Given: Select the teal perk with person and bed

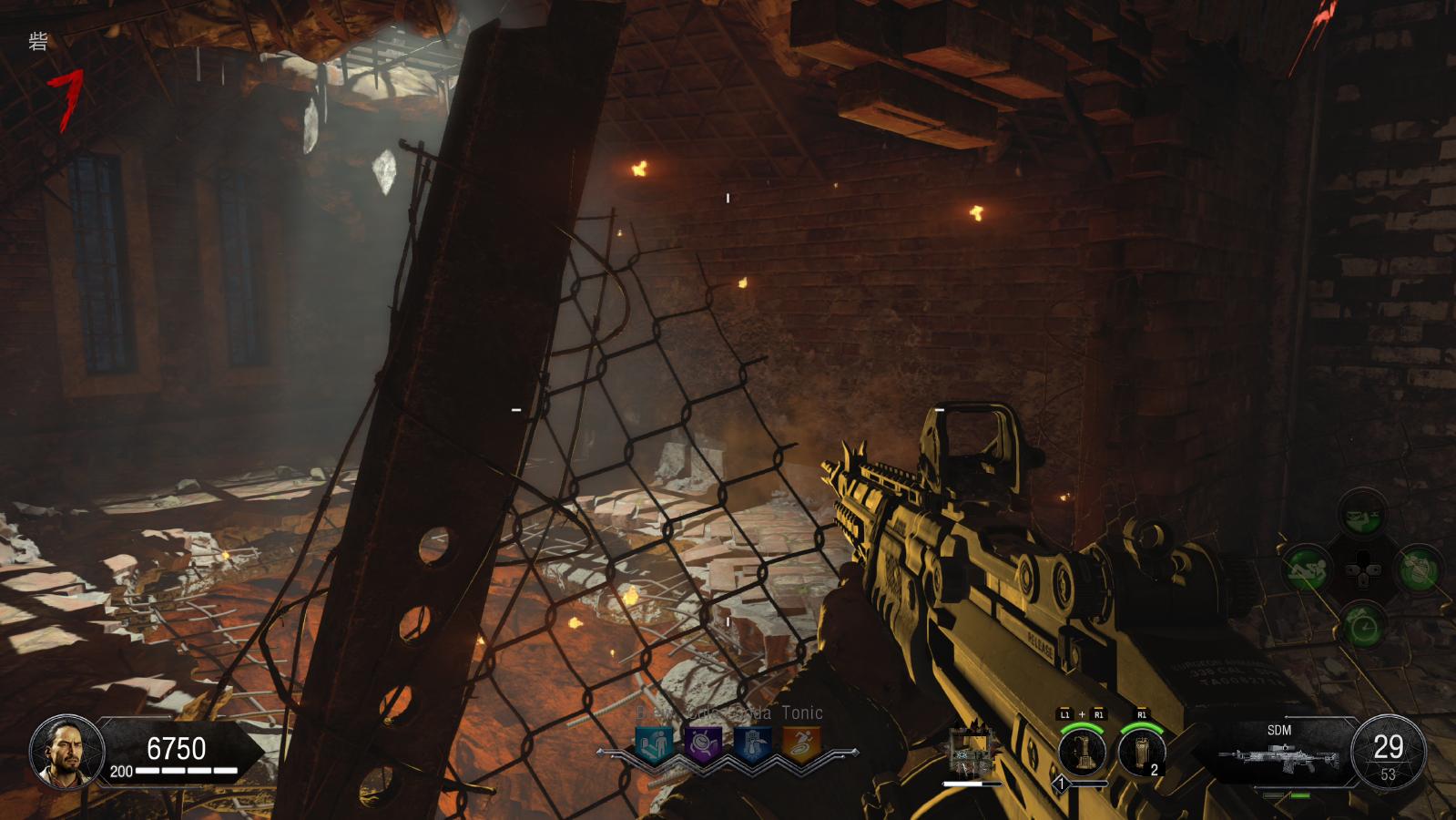Looking at the screenshot, I should [653, 743].
